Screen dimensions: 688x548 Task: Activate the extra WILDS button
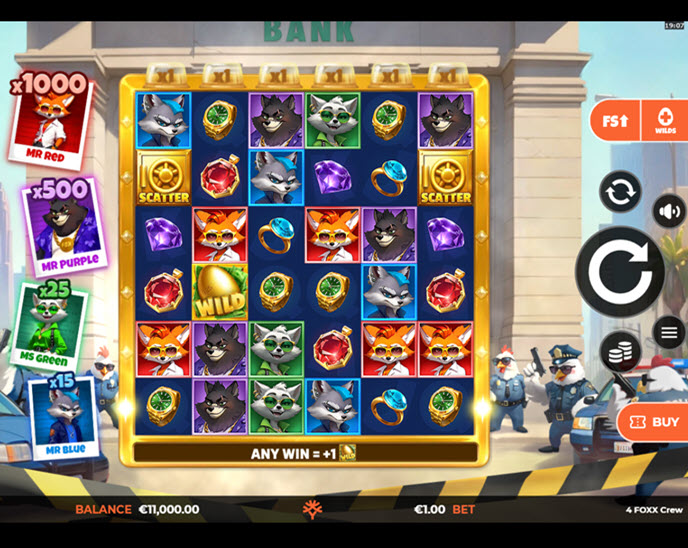pyautogui.click(x=664, y=121)
